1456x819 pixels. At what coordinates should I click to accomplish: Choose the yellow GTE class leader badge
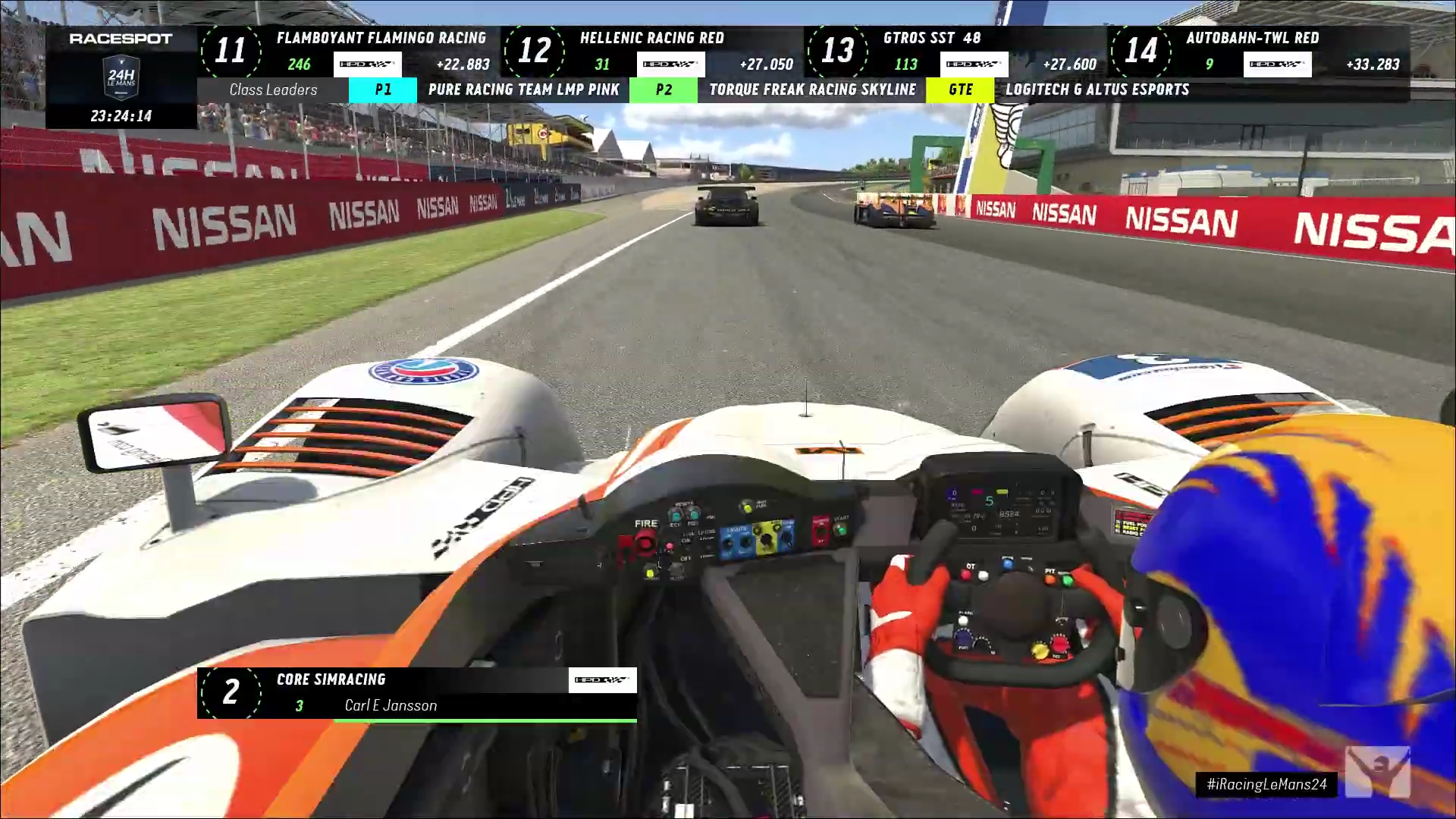[x=960, y=89]
